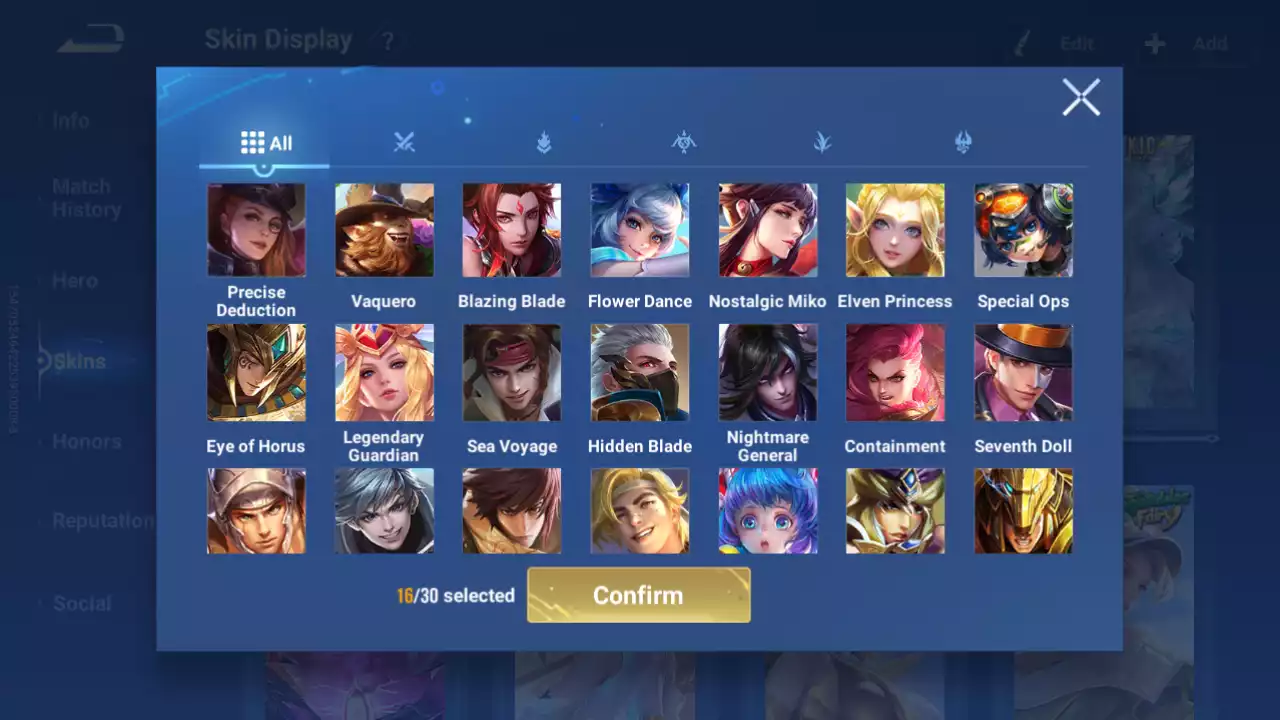Select the Elven Princess skin
The height and width of the screenshot is (720, 1280).
[895, 230]
